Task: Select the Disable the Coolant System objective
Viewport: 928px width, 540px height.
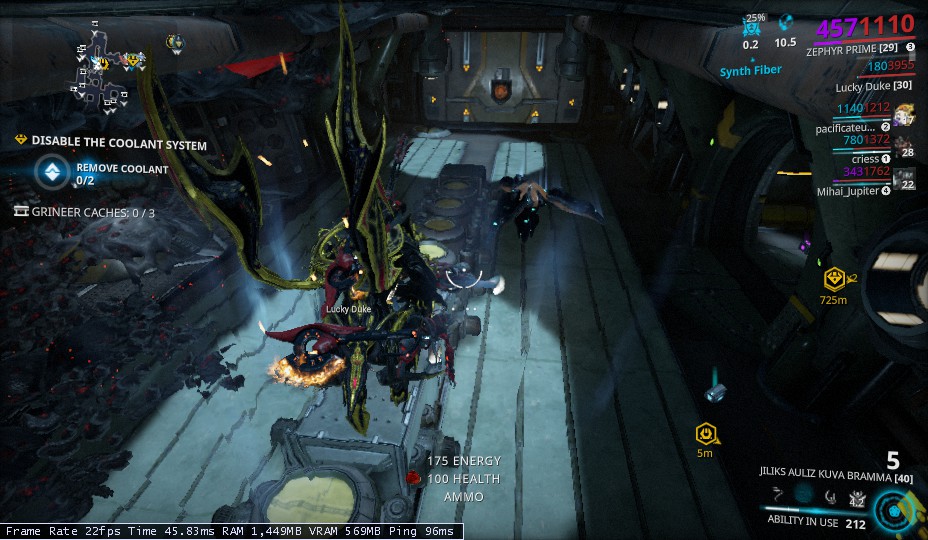Action: coord(119,145)
